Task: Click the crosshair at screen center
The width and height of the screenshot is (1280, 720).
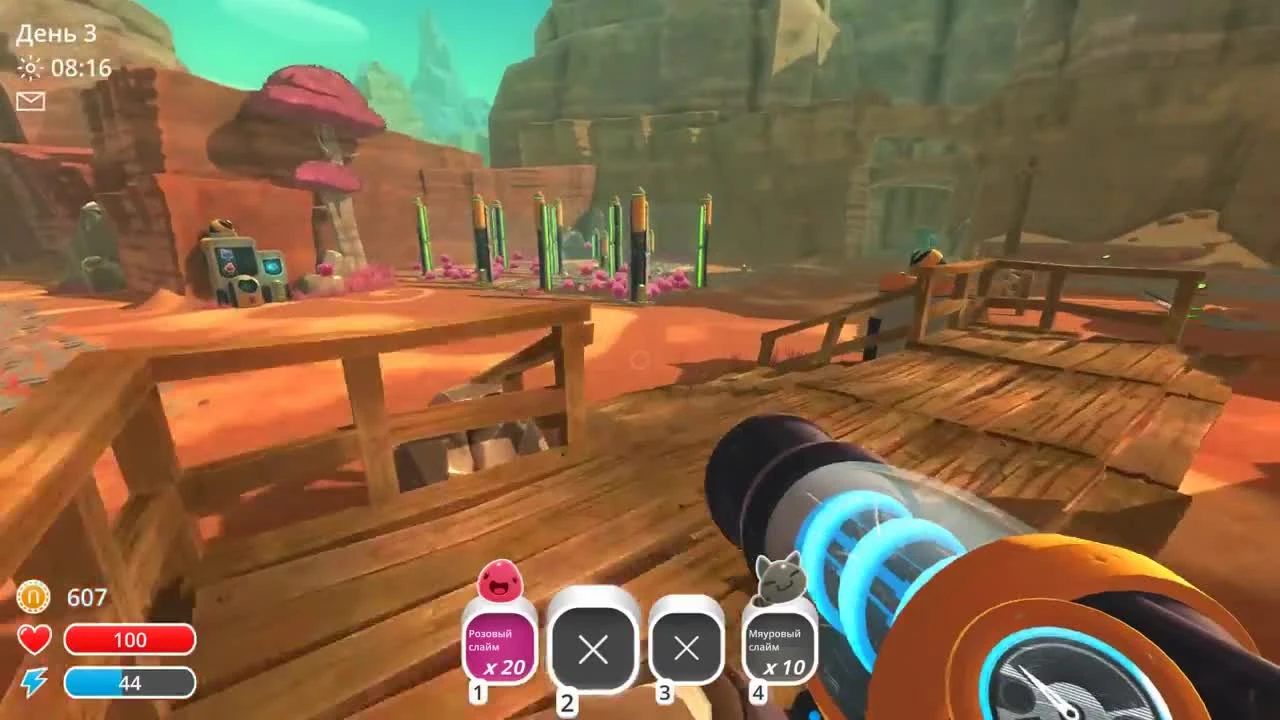Action: [640, 360]
